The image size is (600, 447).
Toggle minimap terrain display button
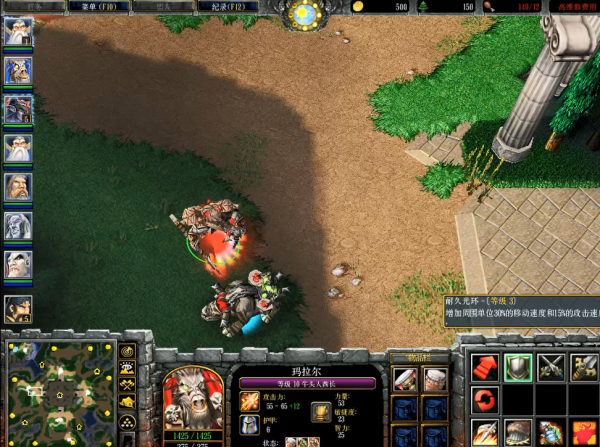pos(127,369)
